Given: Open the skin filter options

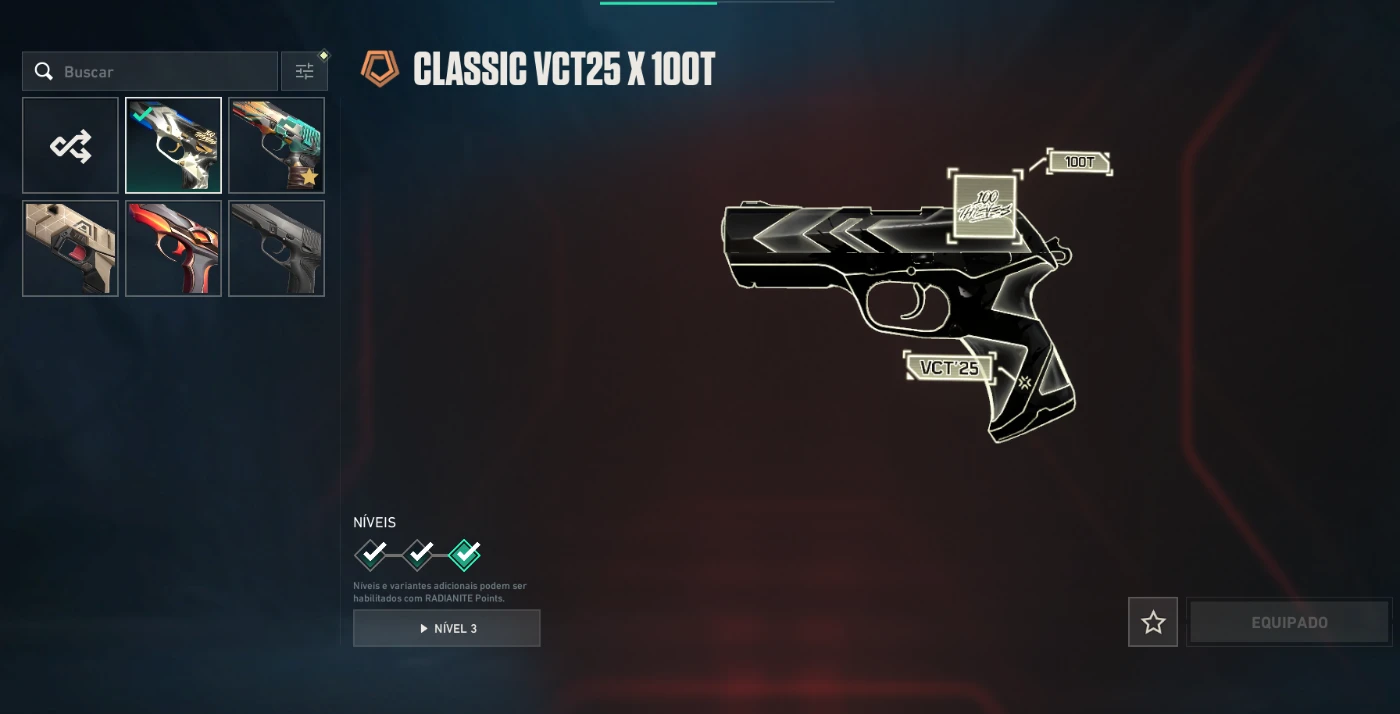Looking at the screenshot, I should 304,72.
